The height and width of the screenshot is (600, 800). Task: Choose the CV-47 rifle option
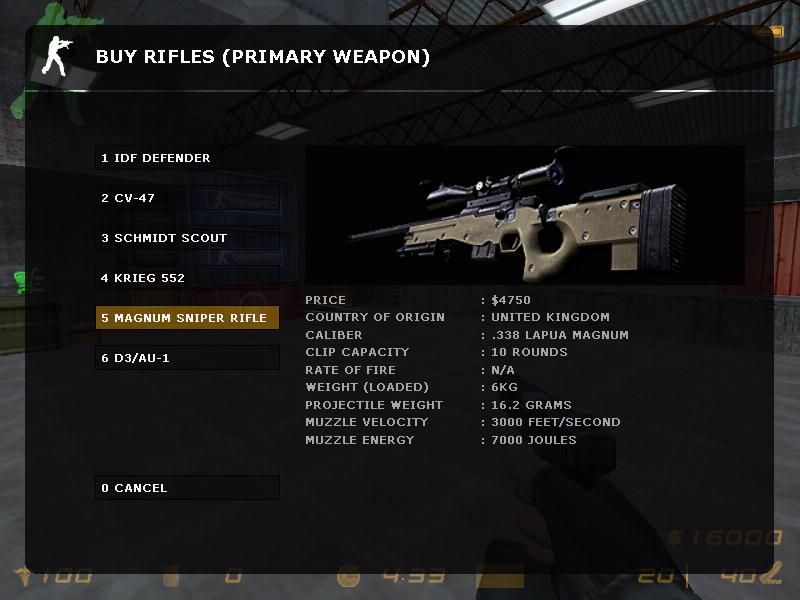click(187, 198)
